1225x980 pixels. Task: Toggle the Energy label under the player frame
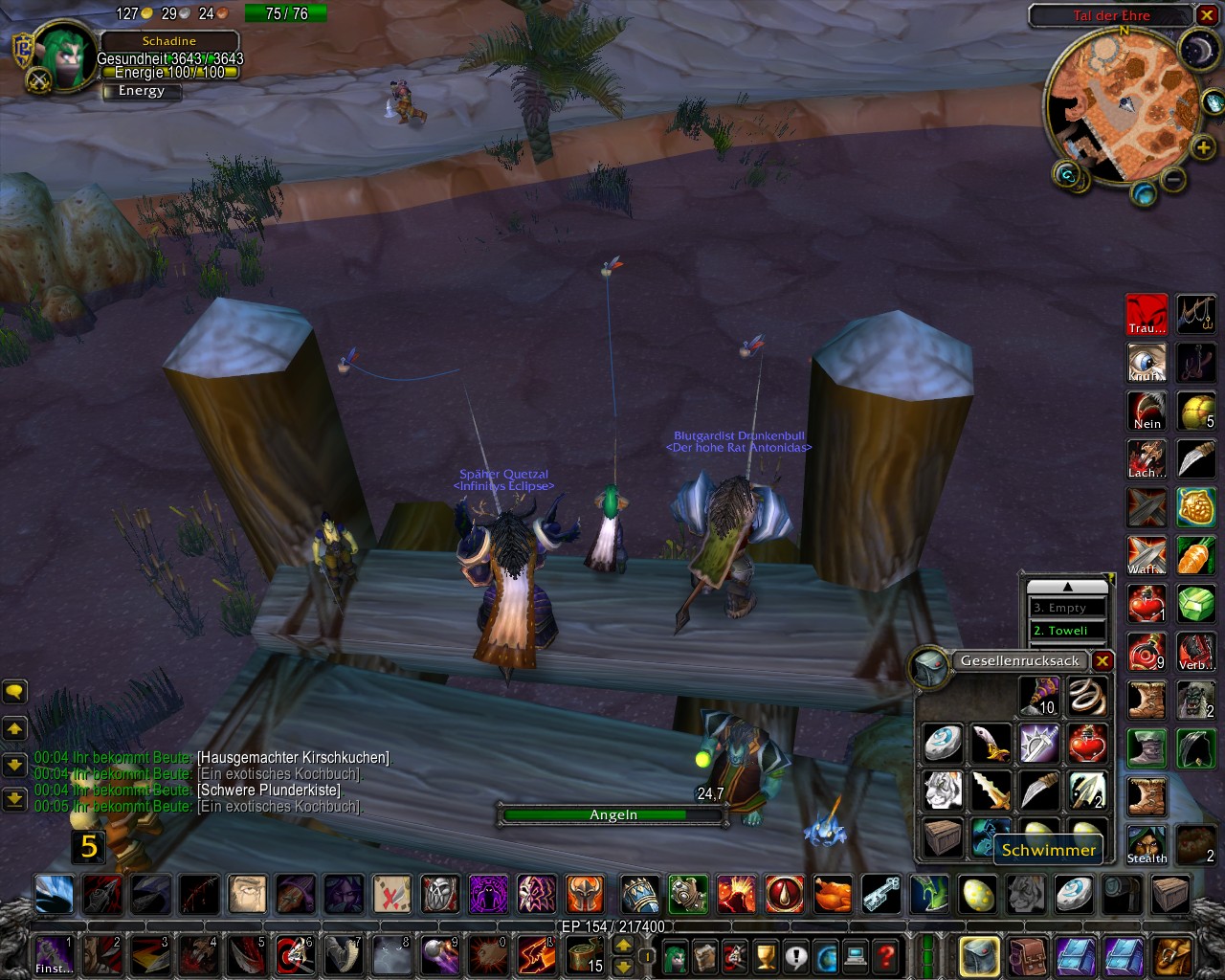coord(141,91)
